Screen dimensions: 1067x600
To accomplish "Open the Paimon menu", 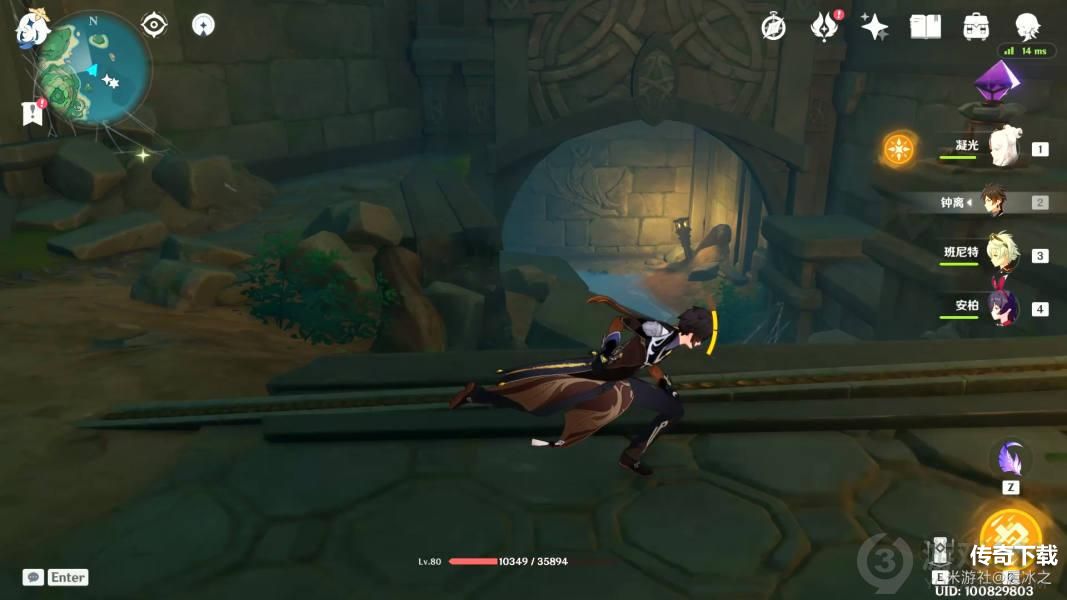I will [31, 30].
